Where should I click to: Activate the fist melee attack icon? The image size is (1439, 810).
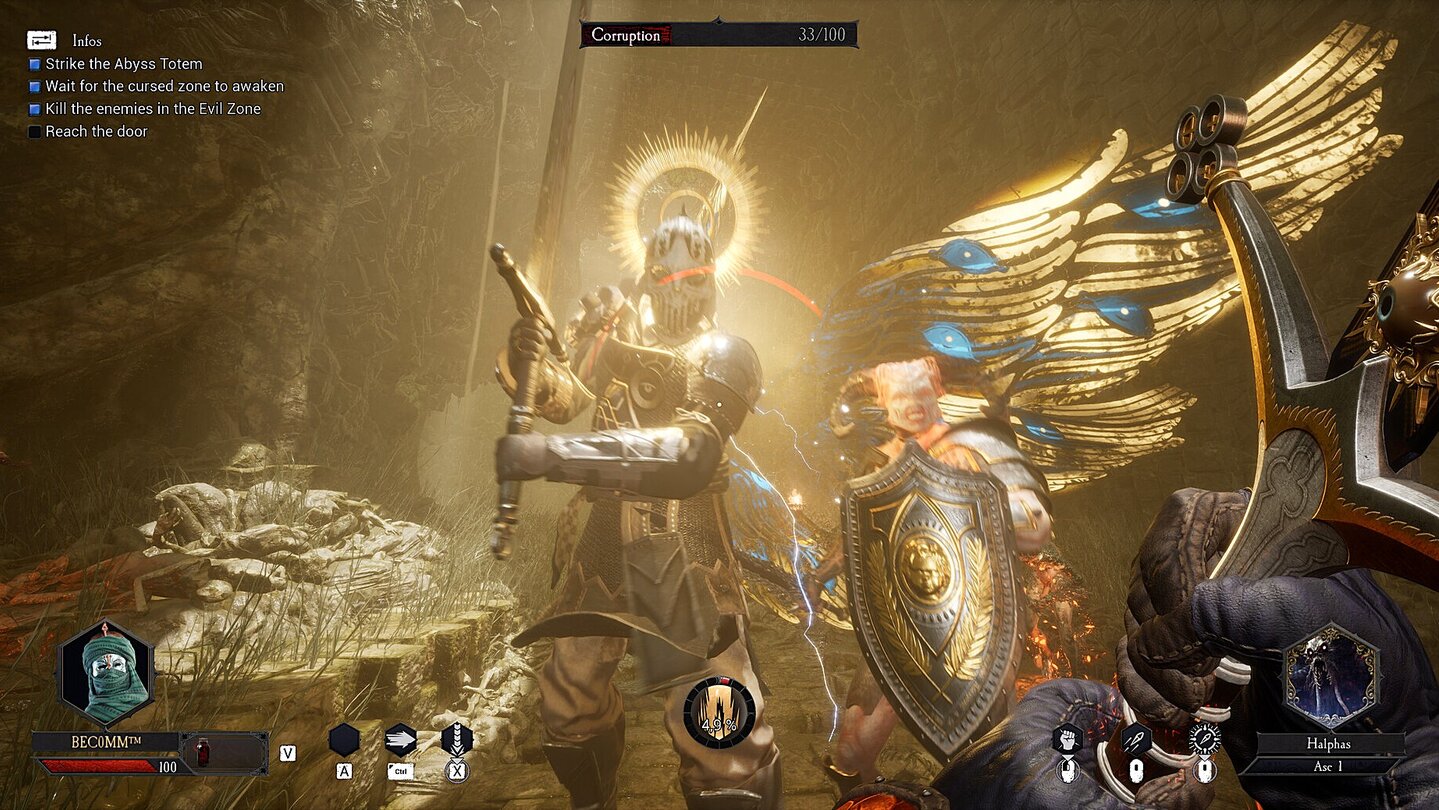coord(1067,739)
